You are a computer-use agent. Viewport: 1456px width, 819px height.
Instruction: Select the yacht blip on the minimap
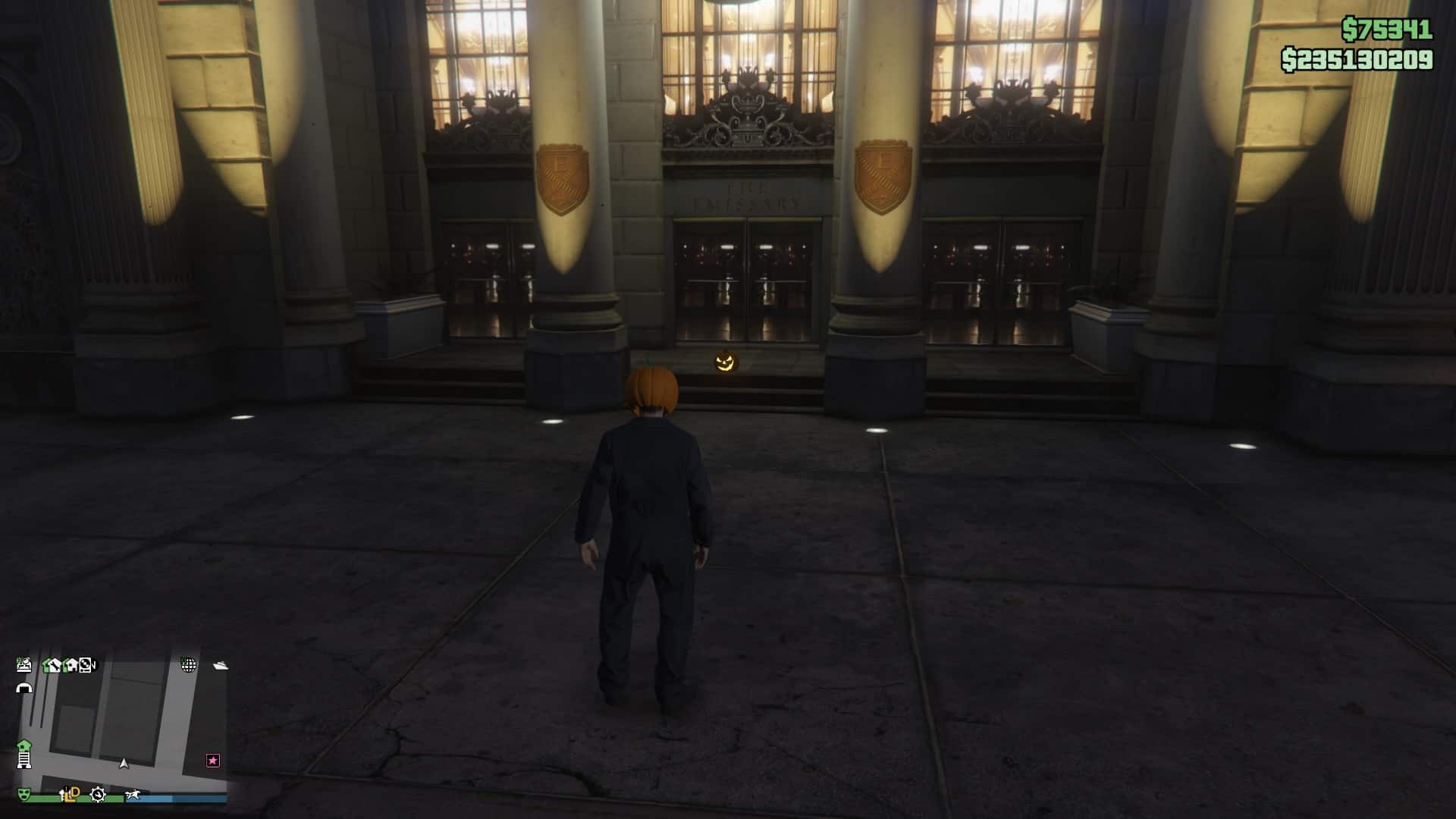221,665
